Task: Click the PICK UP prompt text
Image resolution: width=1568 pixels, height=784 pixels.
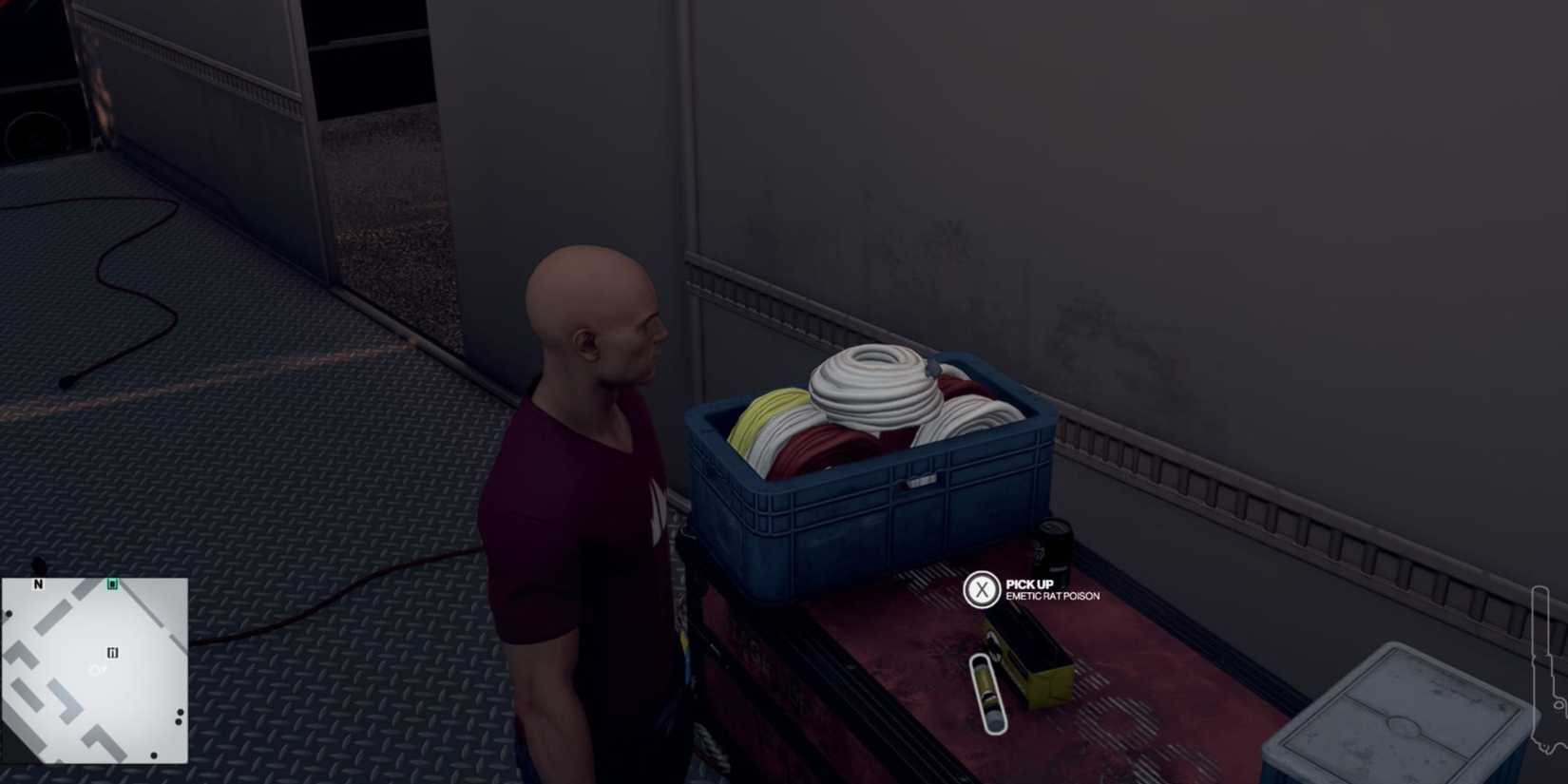Action: 1028,585
